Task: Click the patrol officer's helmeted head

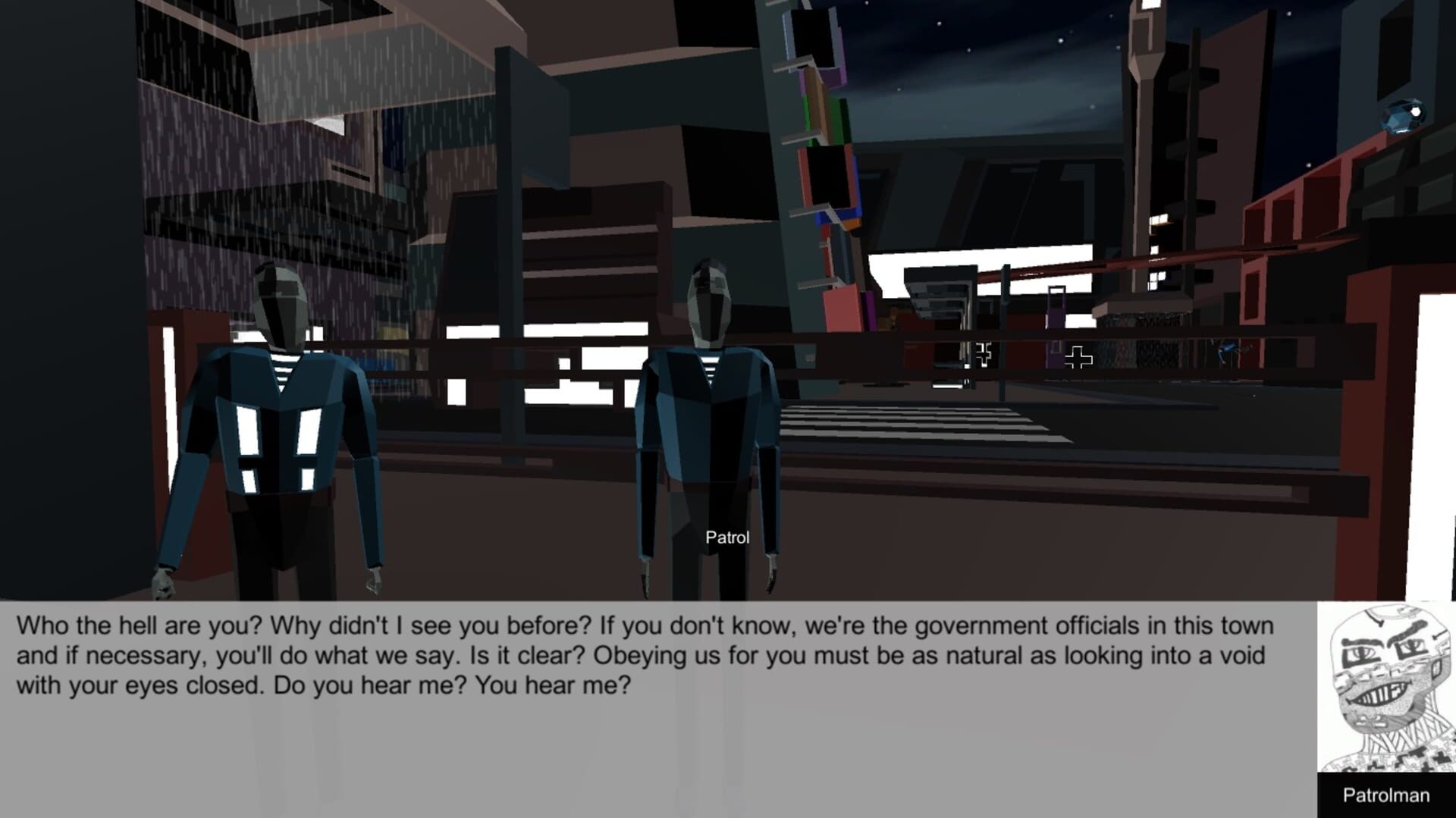Action: pos(709,299)
